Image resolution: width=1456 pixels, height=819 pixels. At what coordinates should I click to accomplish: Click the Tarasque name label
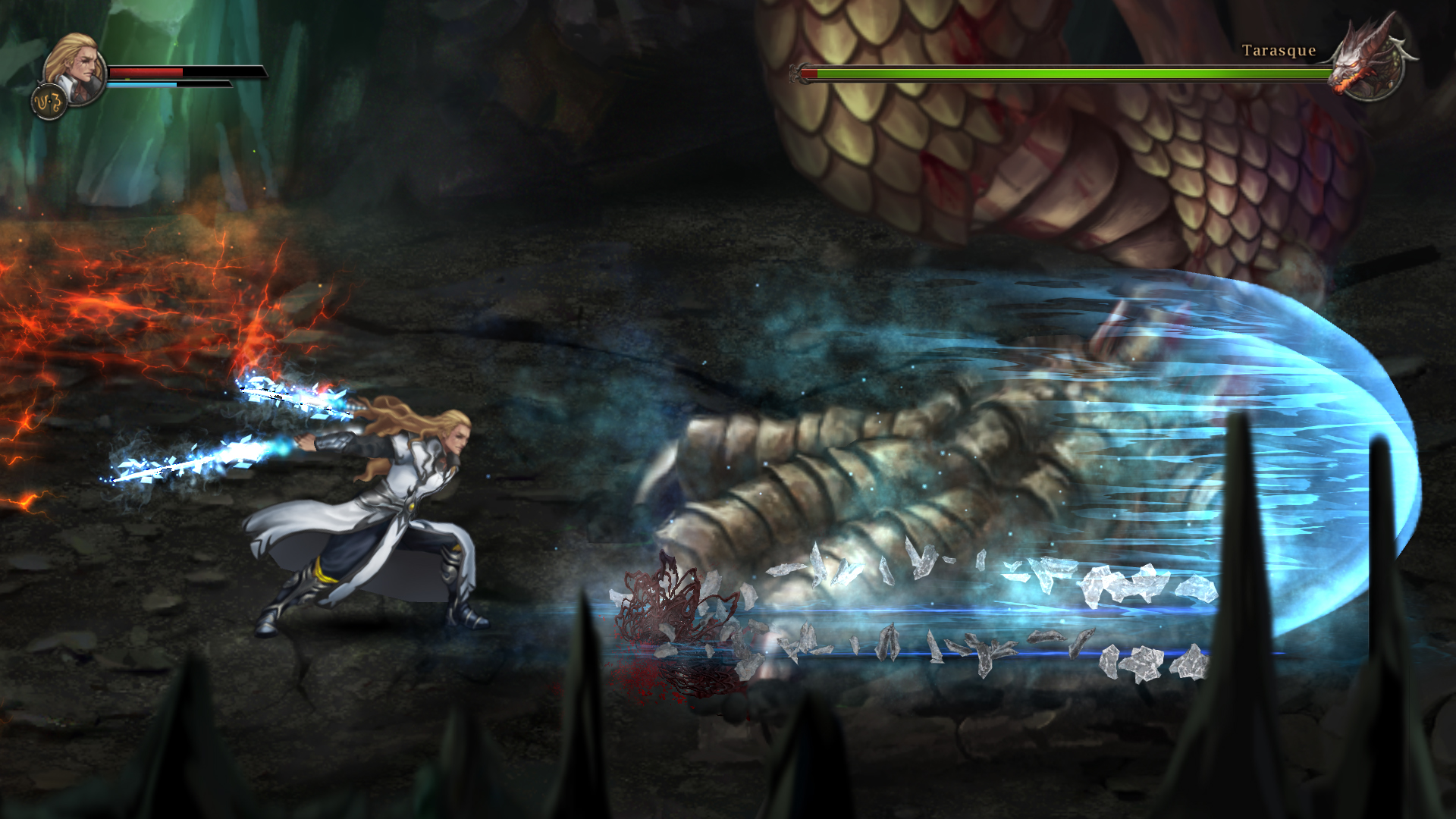tap(1278, 52)
